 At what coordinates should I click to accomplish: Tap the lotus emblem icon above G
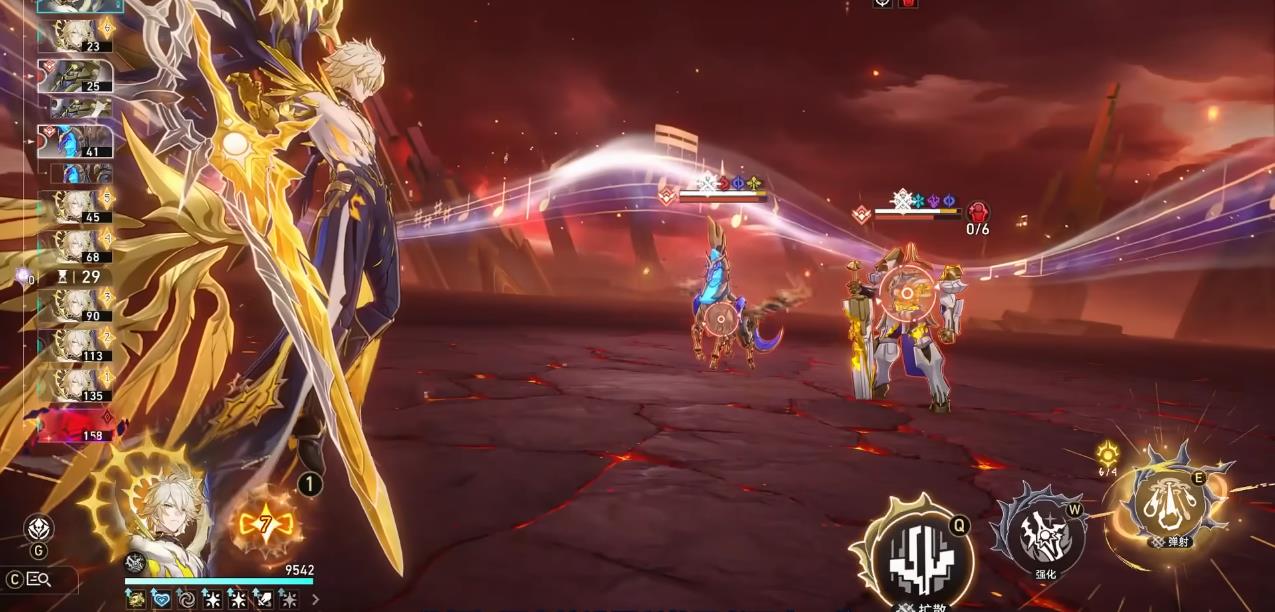pyautogui.click(x=38, y=527)
